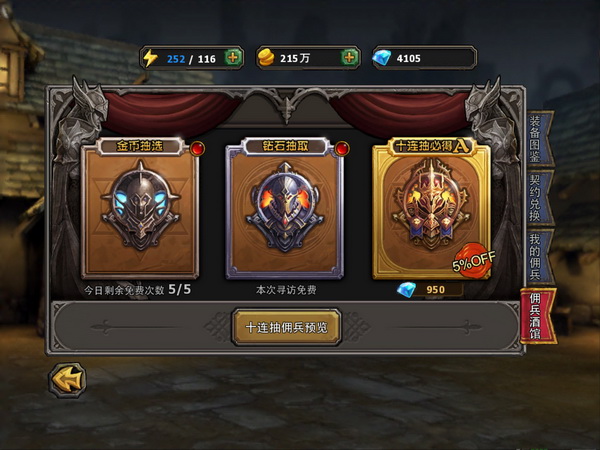Add gold with the coin bar plus button
The height and width of the screenshot is (450, 600).
click(x=350, y=58)
